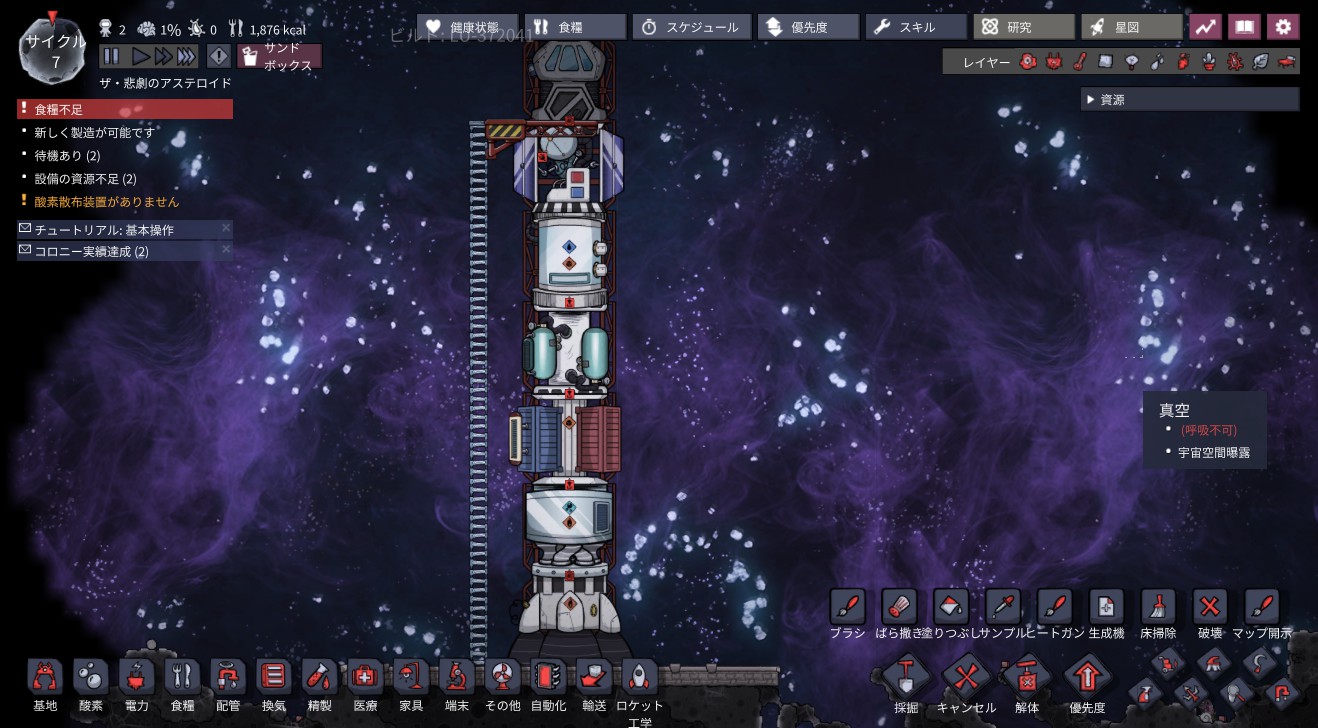Screen dimensions: 1318x728
Task: Open the 食糧 consumables panel
Action: click(x=573, y=27)
